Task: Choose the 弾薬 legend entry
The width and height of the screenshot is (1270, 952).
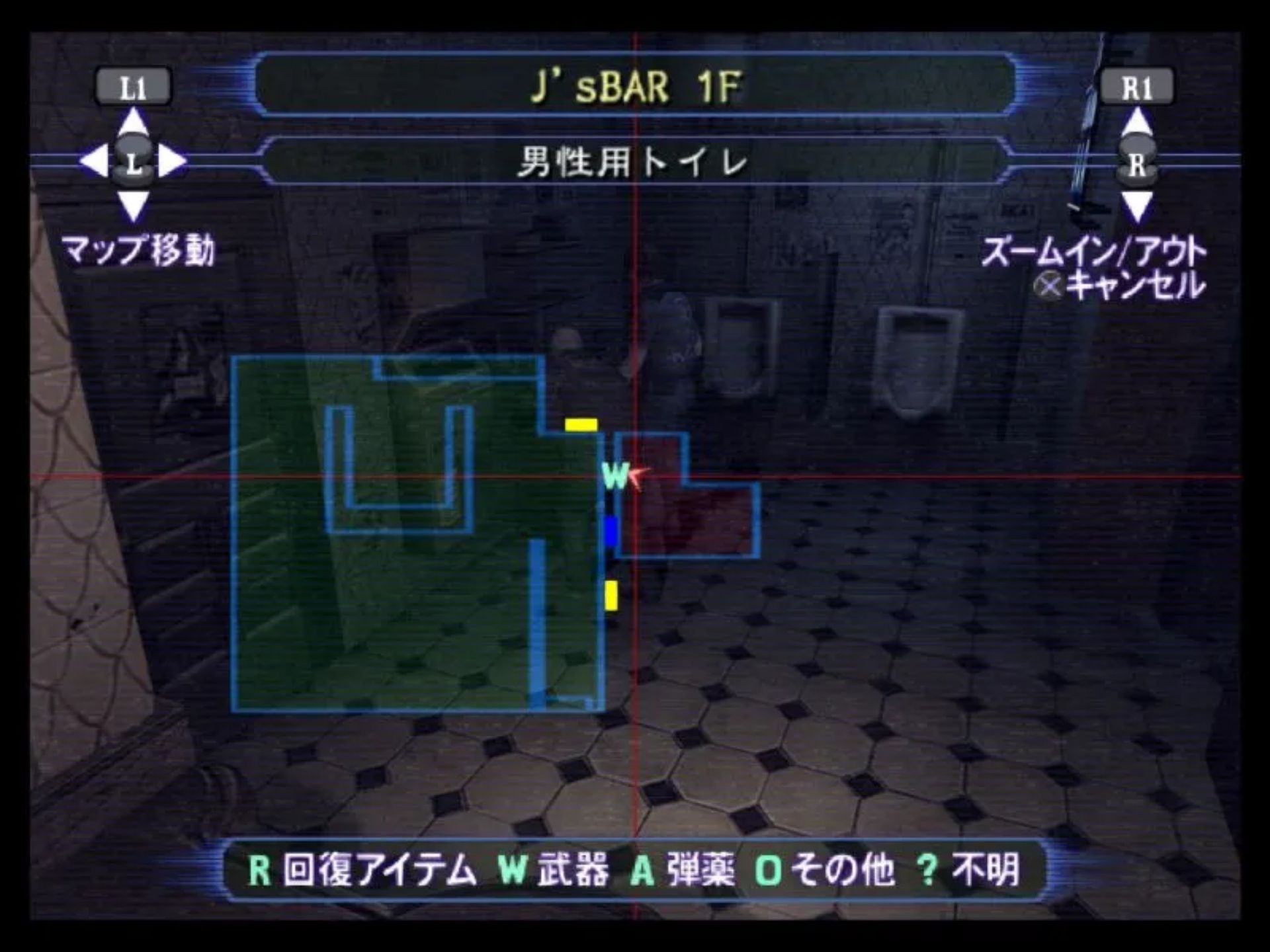Action: point(683,869)
